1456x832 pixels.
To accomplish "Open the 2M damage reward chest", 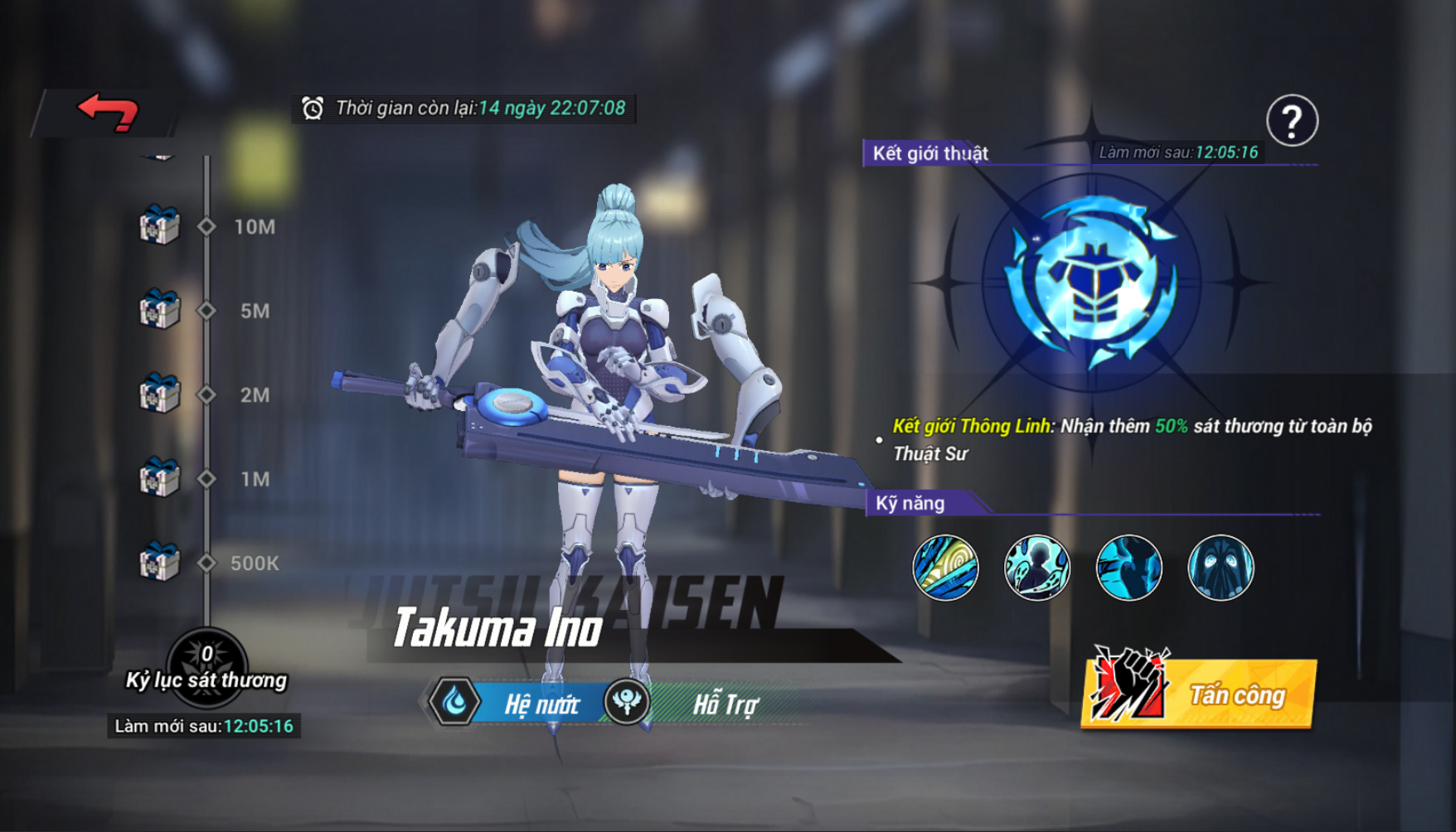I will click(x=159, y=394).
